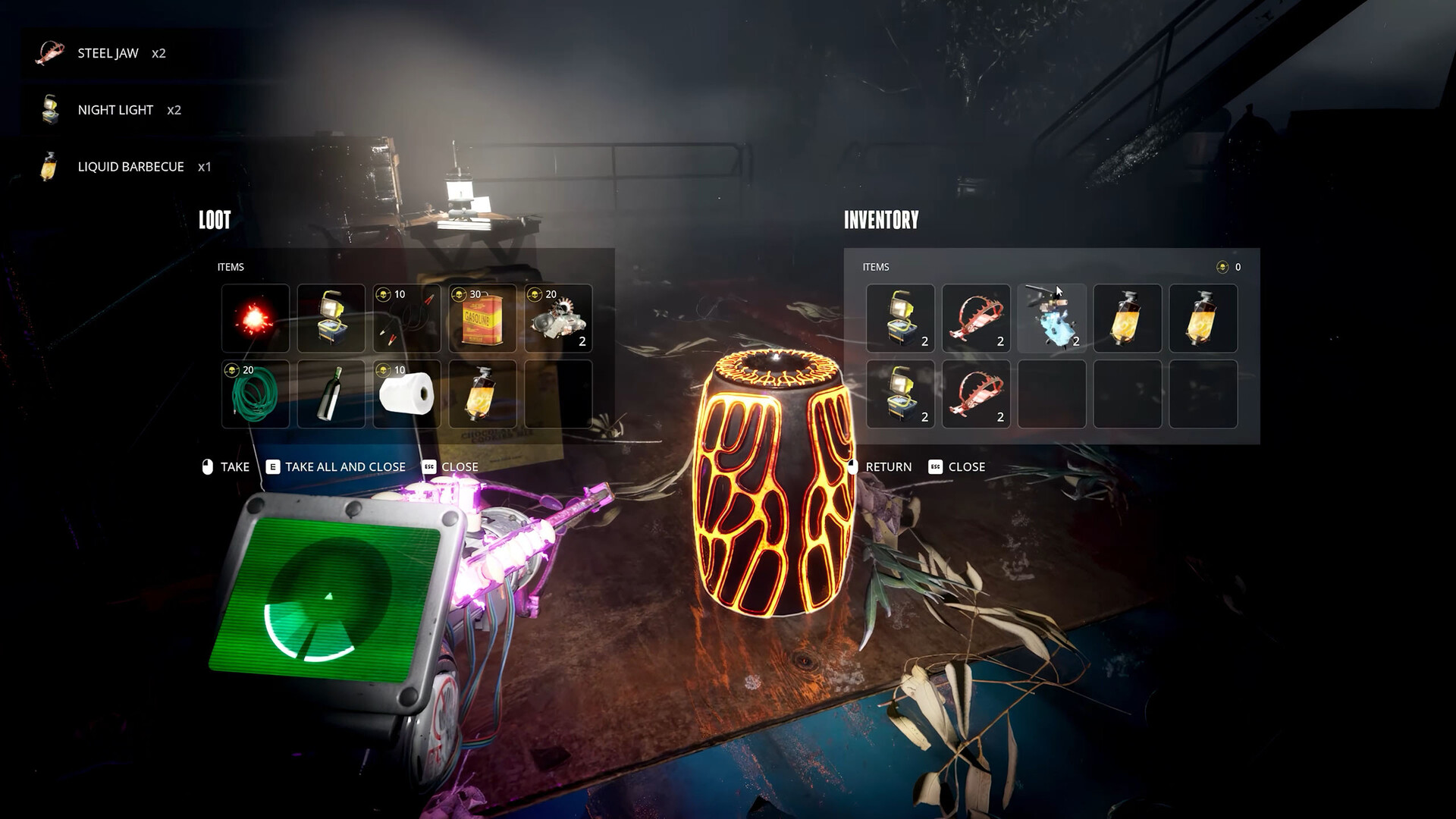Pick up the Liquid Barbecue from loot
The width and height of the screenshot is (1456, 819).
(483, 394)
